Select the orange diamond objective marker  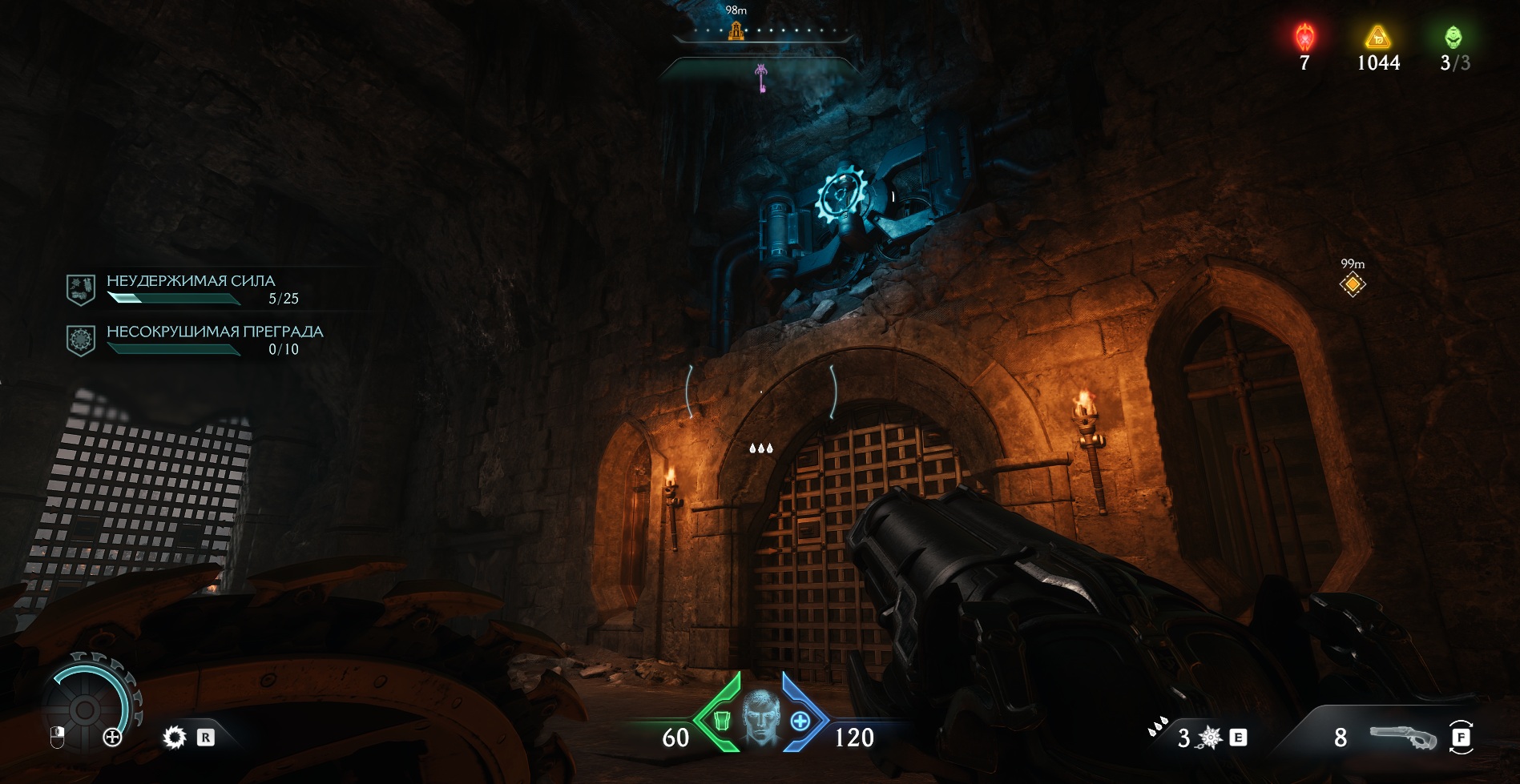pyautogui.click(x=1353, y=284)
